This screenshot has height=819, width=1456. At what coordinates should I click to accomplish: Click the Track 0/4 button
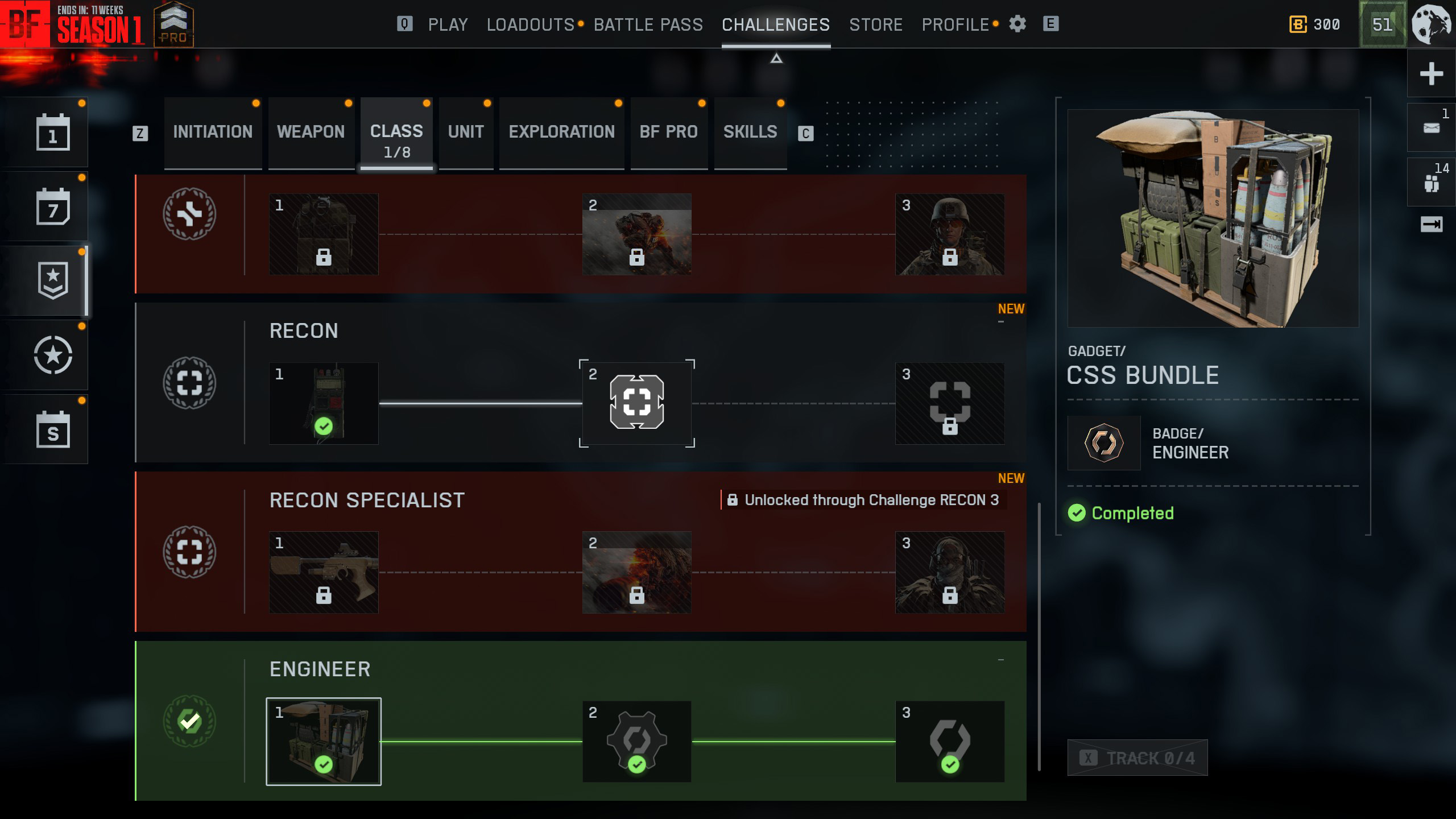(1137, 758)
